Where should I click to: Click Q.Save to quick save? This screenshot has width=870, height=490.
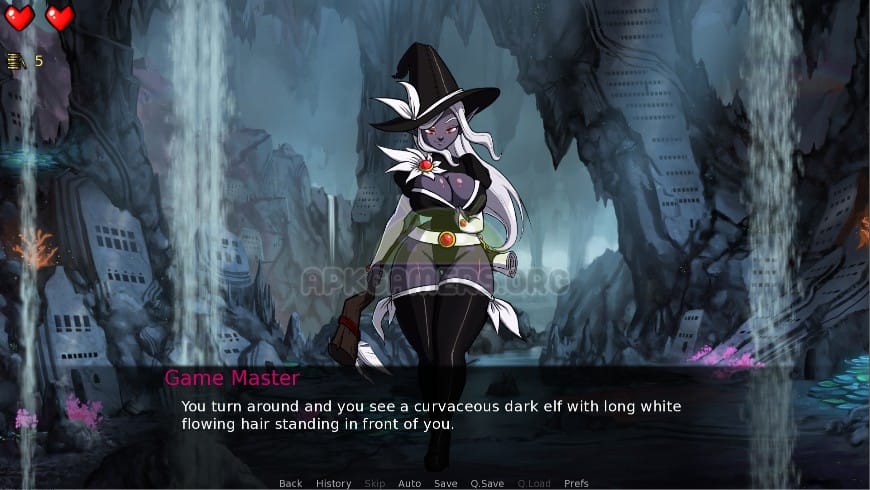click(x=486, y=483)
